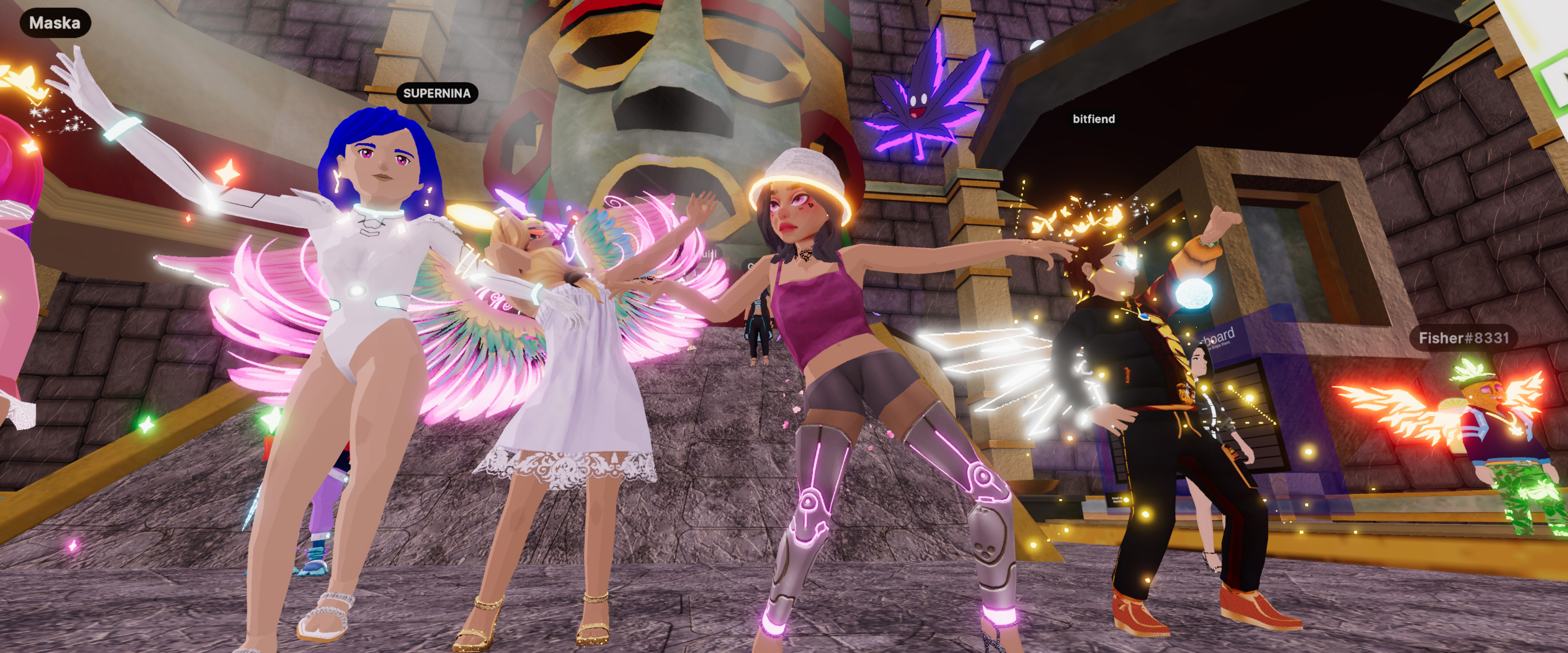Viewport: 1568px width, 653px height.
Task: Choose the Fisher#8331 player name tag
Action: coord(1463,338)
